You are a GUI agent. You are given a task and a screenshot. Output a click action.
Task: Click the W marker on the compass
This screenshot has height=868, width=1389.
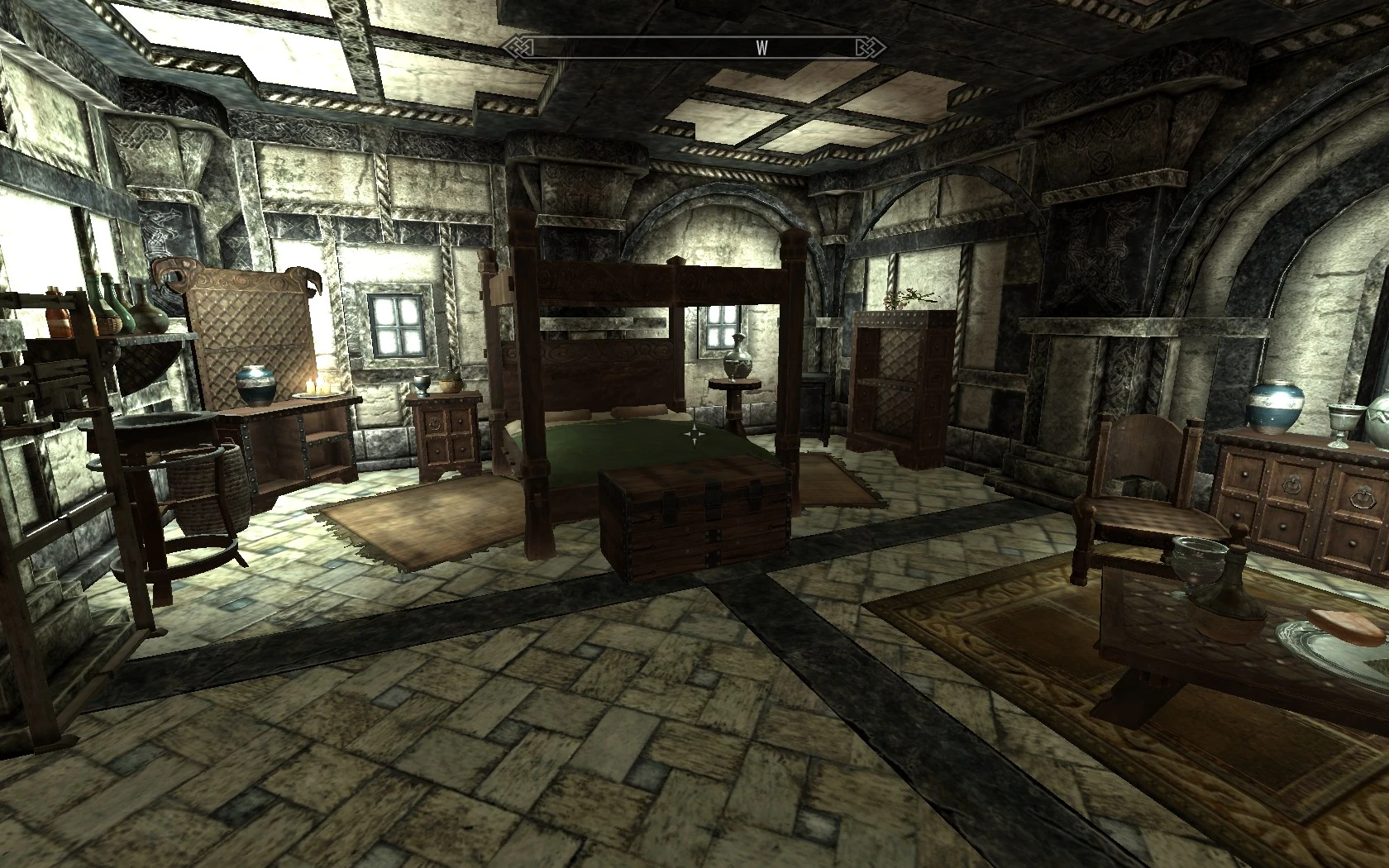click(x=761, y=49)
